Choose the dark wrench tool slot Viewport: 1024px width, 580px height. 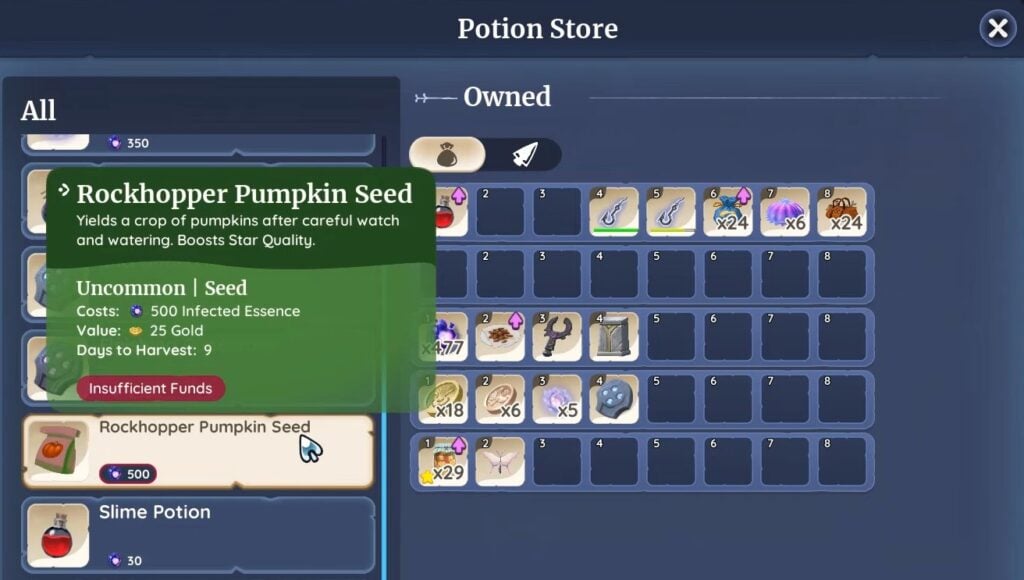point(557,336)
